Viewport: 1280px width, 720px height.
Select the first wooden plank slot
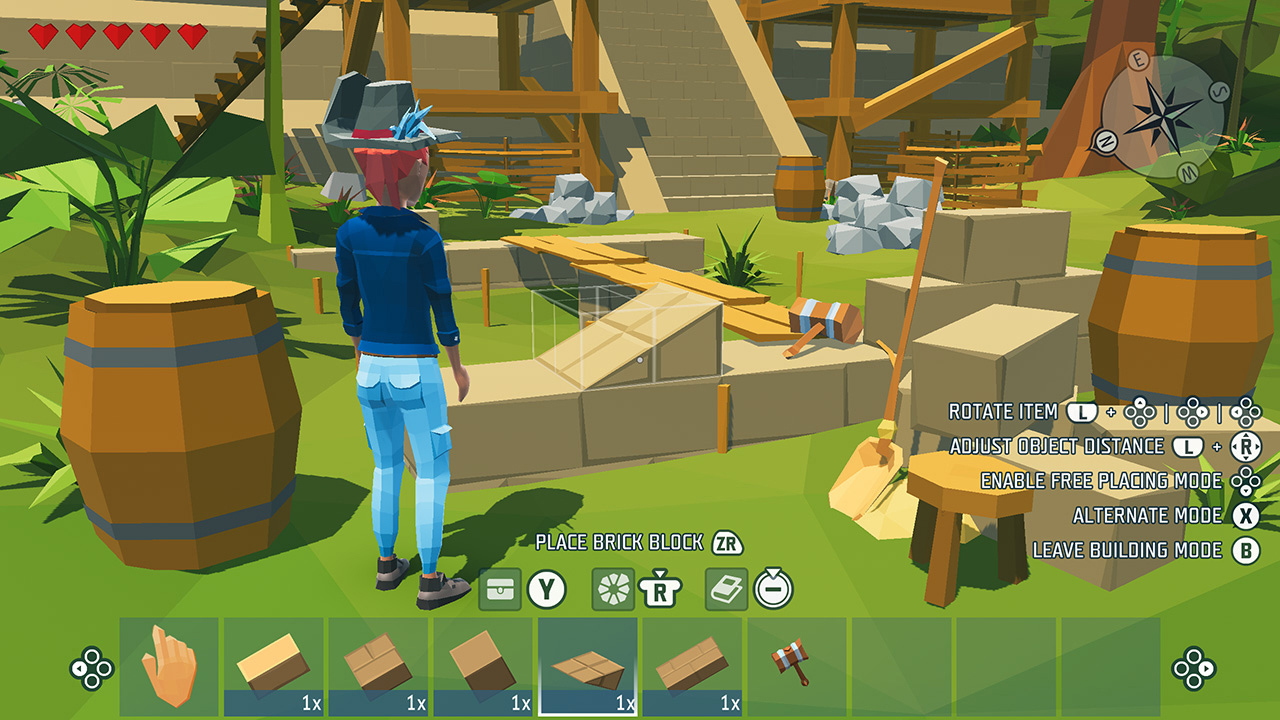pos(274,662)
